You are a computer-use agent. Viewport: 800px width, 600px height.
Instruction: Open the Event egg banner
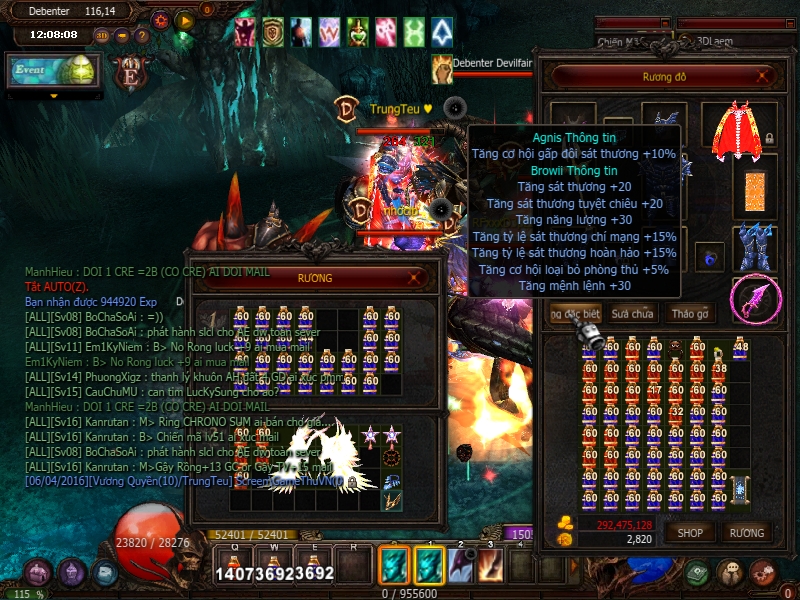click(x=50, y=70)
